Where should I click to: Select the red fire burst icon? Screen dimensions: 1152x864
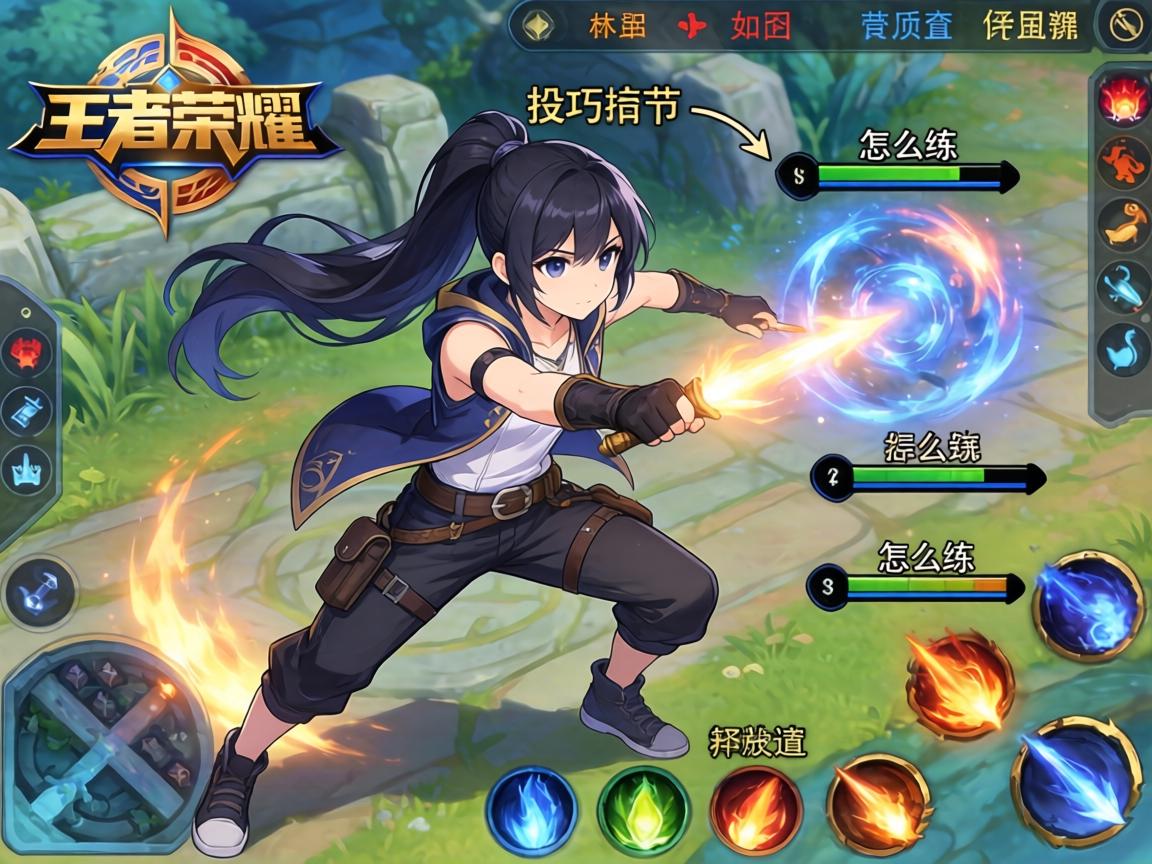pos(1122,98)
